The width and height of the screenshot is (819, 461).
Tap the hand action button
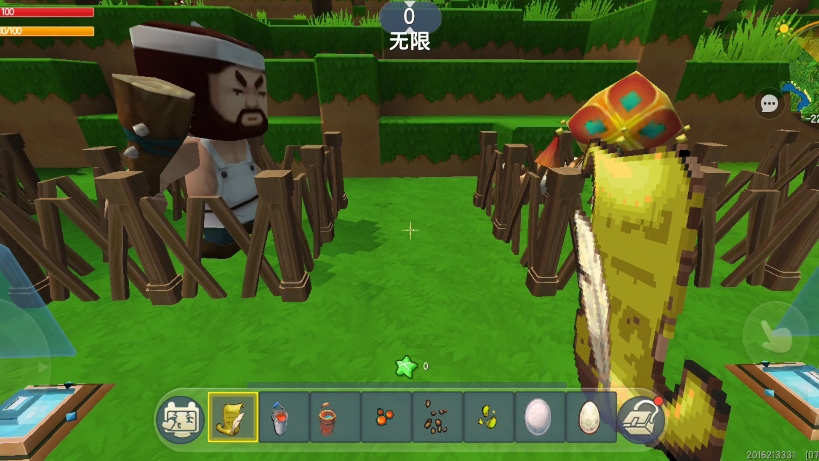[x=776, y=336]
